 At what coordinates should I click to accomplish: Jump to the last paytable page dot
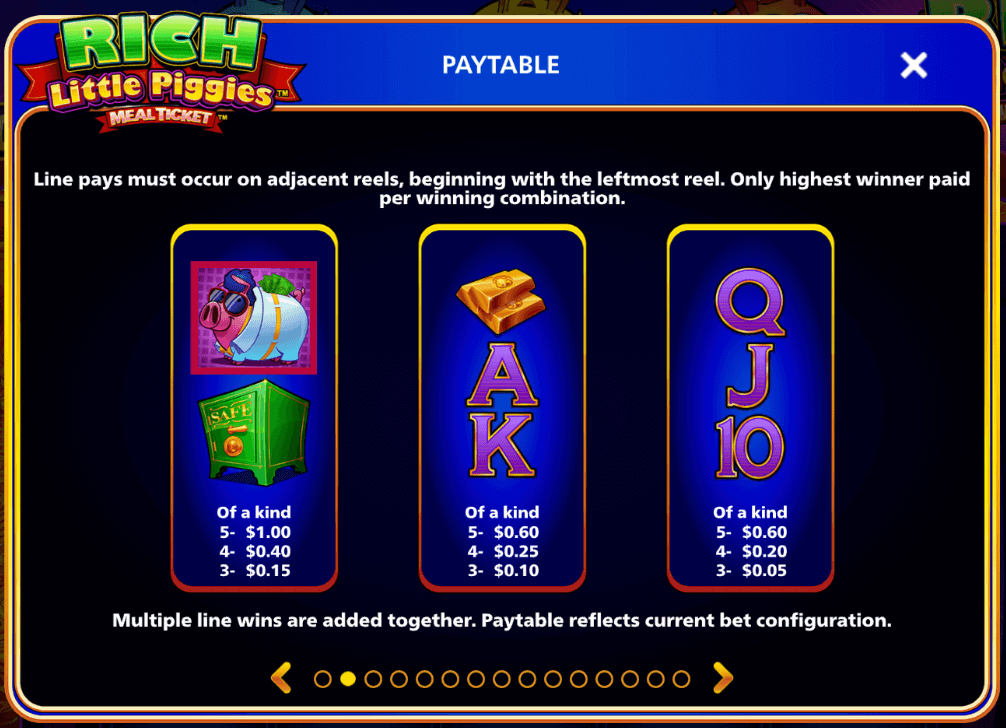(x=681, y=679)
